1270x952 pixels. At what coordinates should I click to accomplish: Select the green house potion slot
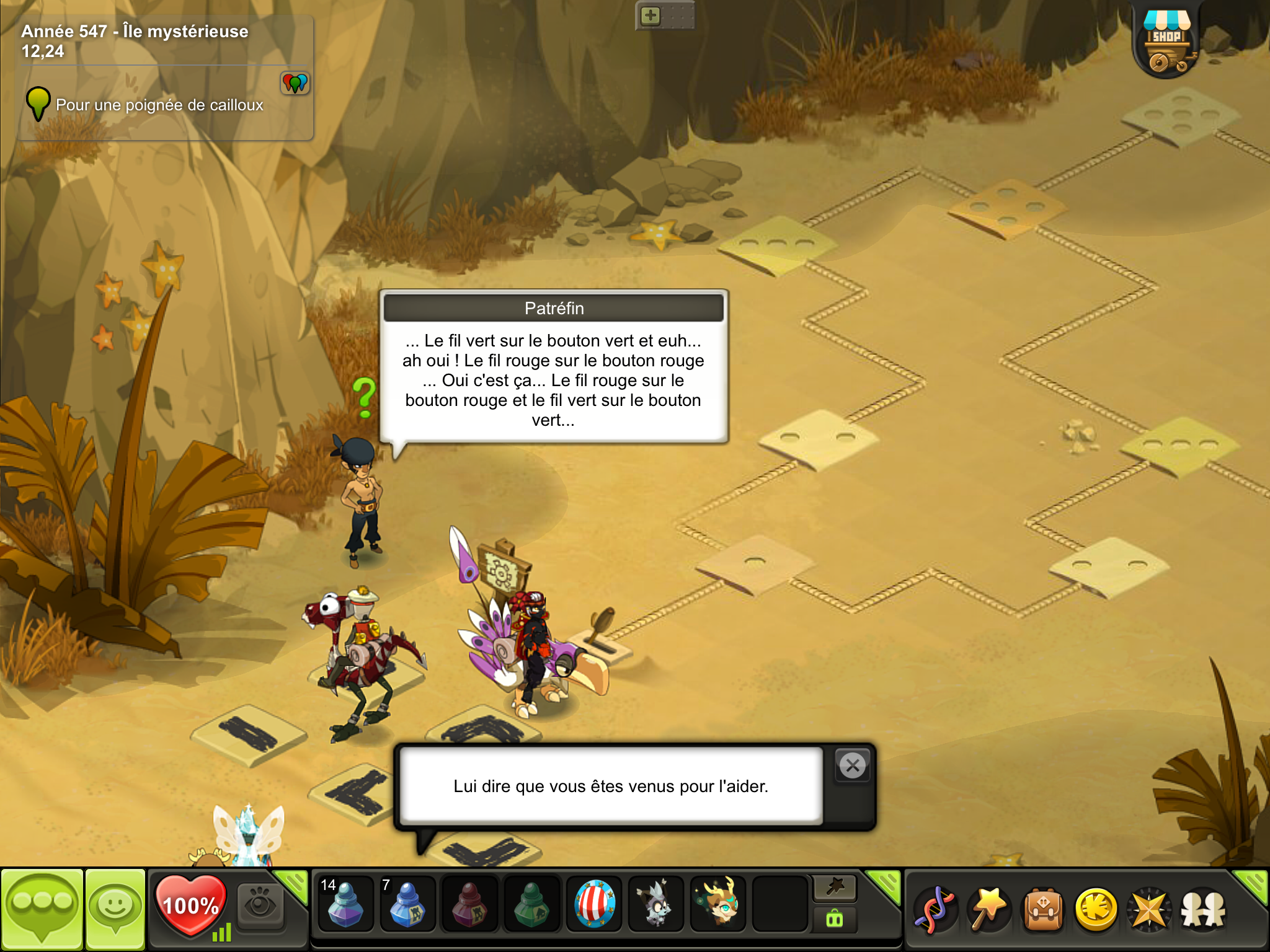(x=531, y=904)
